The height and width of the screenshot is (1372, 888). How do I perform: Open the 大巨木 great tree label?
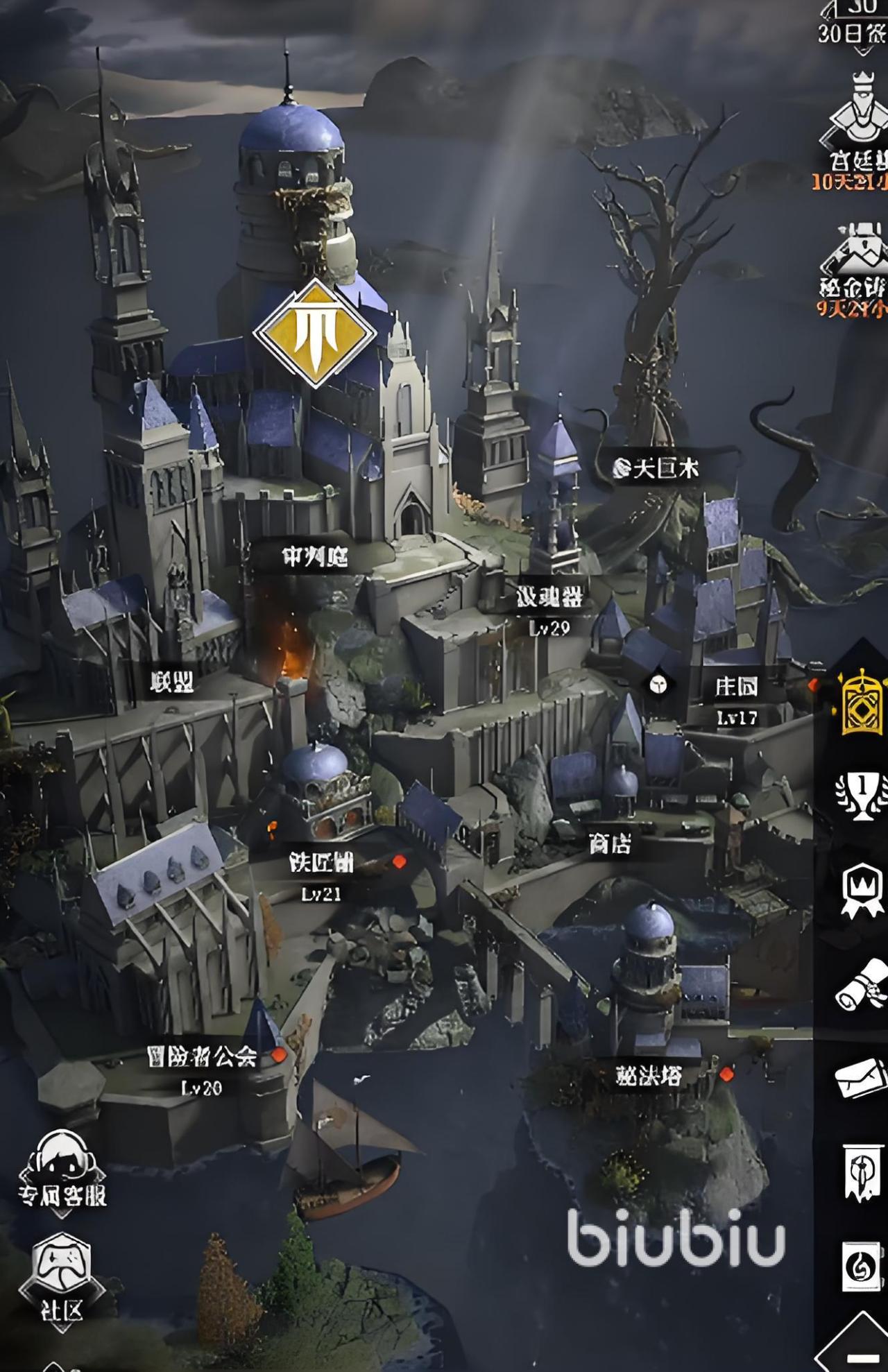point(656,469)
